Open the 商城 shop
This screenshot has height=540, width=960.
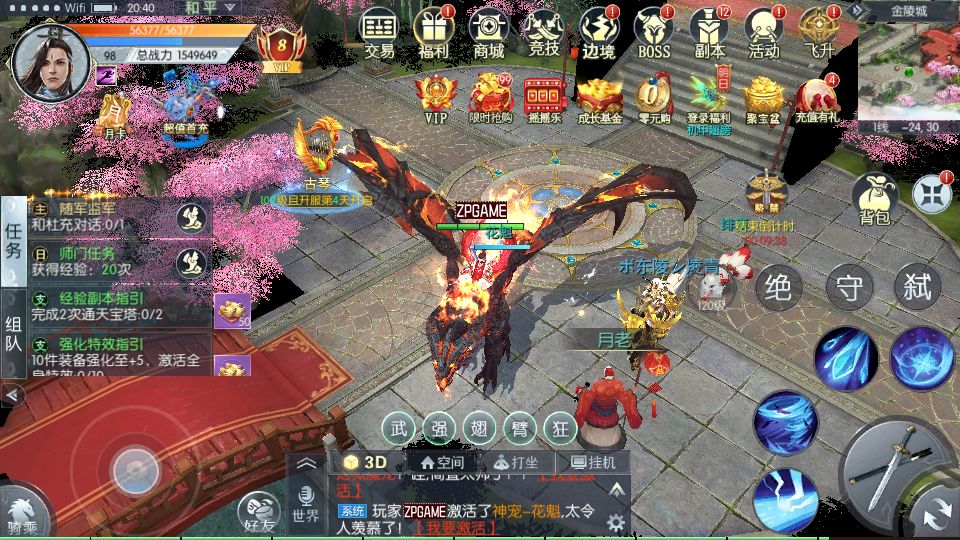tap(489, 32)
